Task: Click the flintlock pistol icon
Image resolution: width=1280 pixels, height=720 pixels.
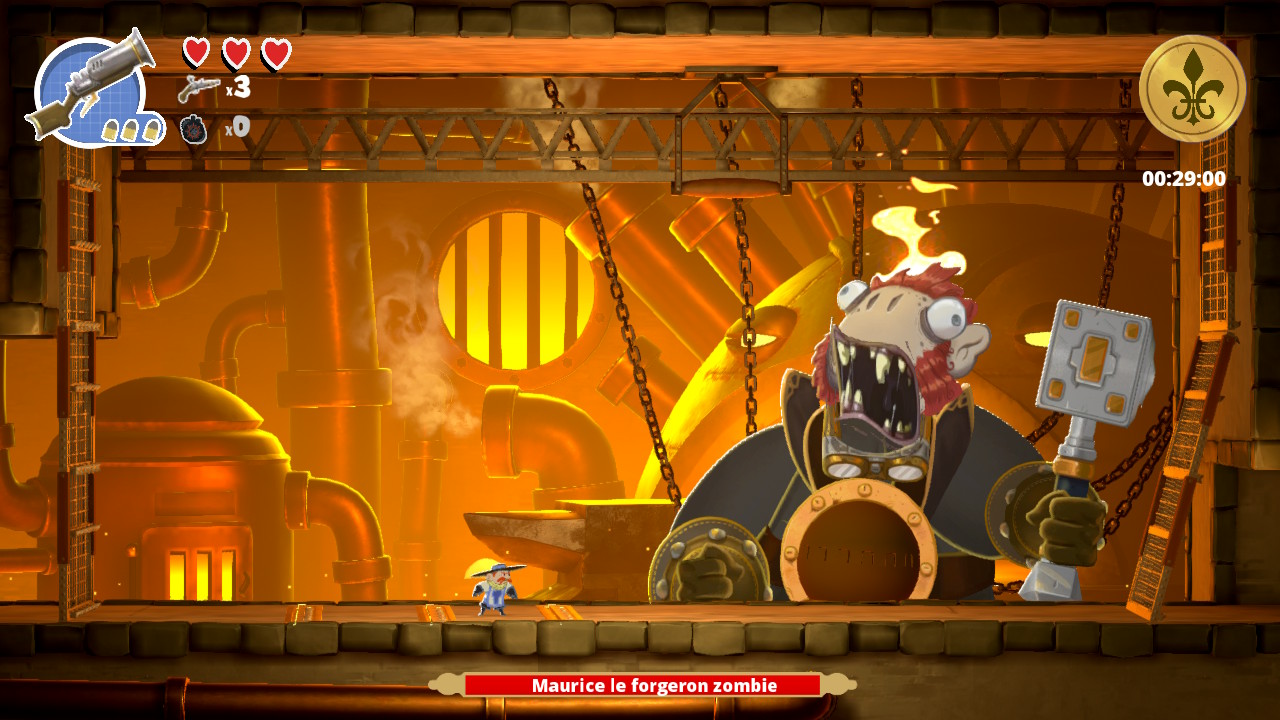Action: click(198, 89)
